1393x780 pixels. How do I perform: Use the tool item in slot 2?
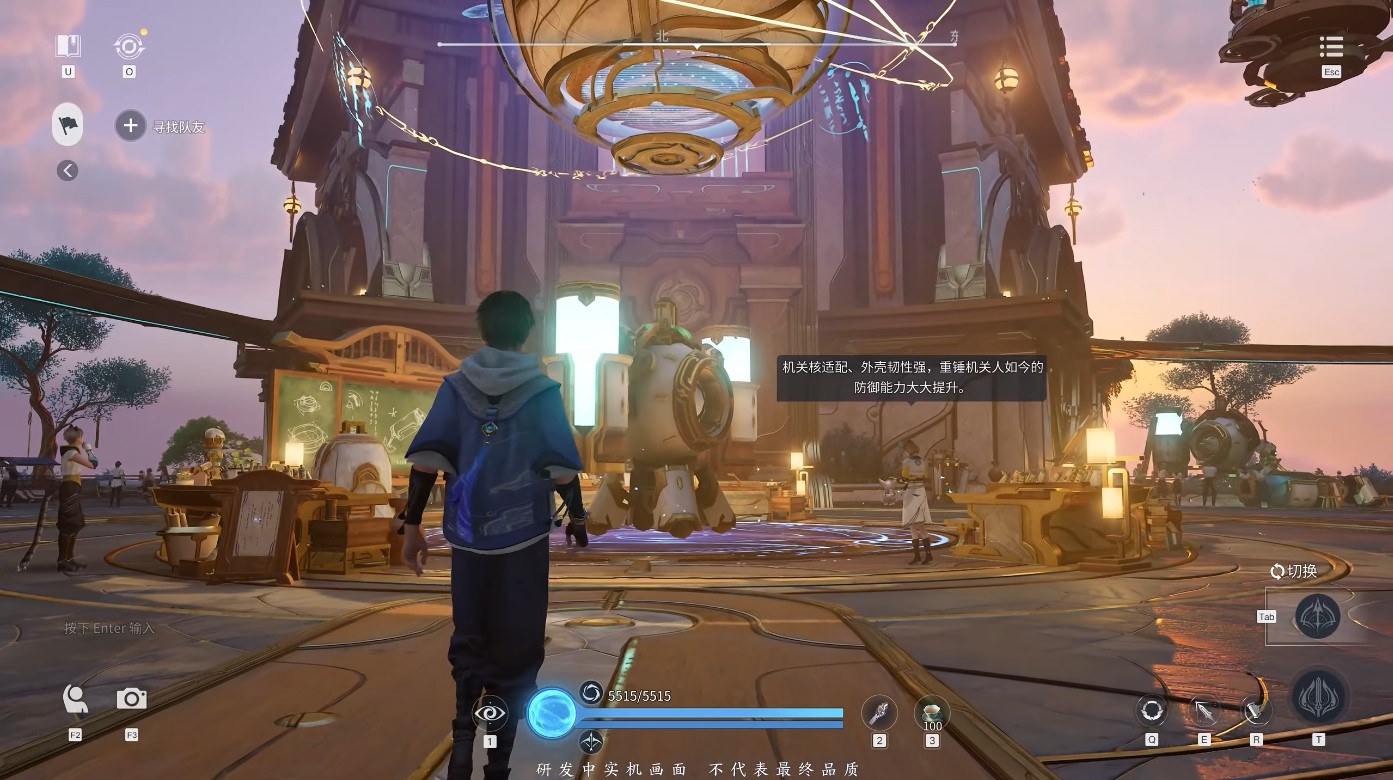879,714
